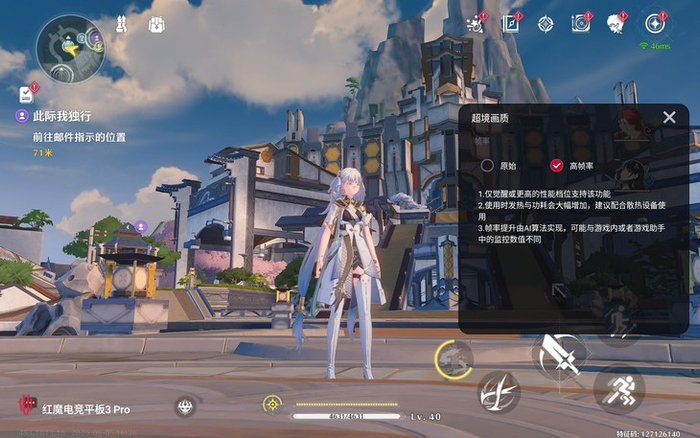Close the 超境画质 panel
700x438 pixels.
[x=669, y=117]
